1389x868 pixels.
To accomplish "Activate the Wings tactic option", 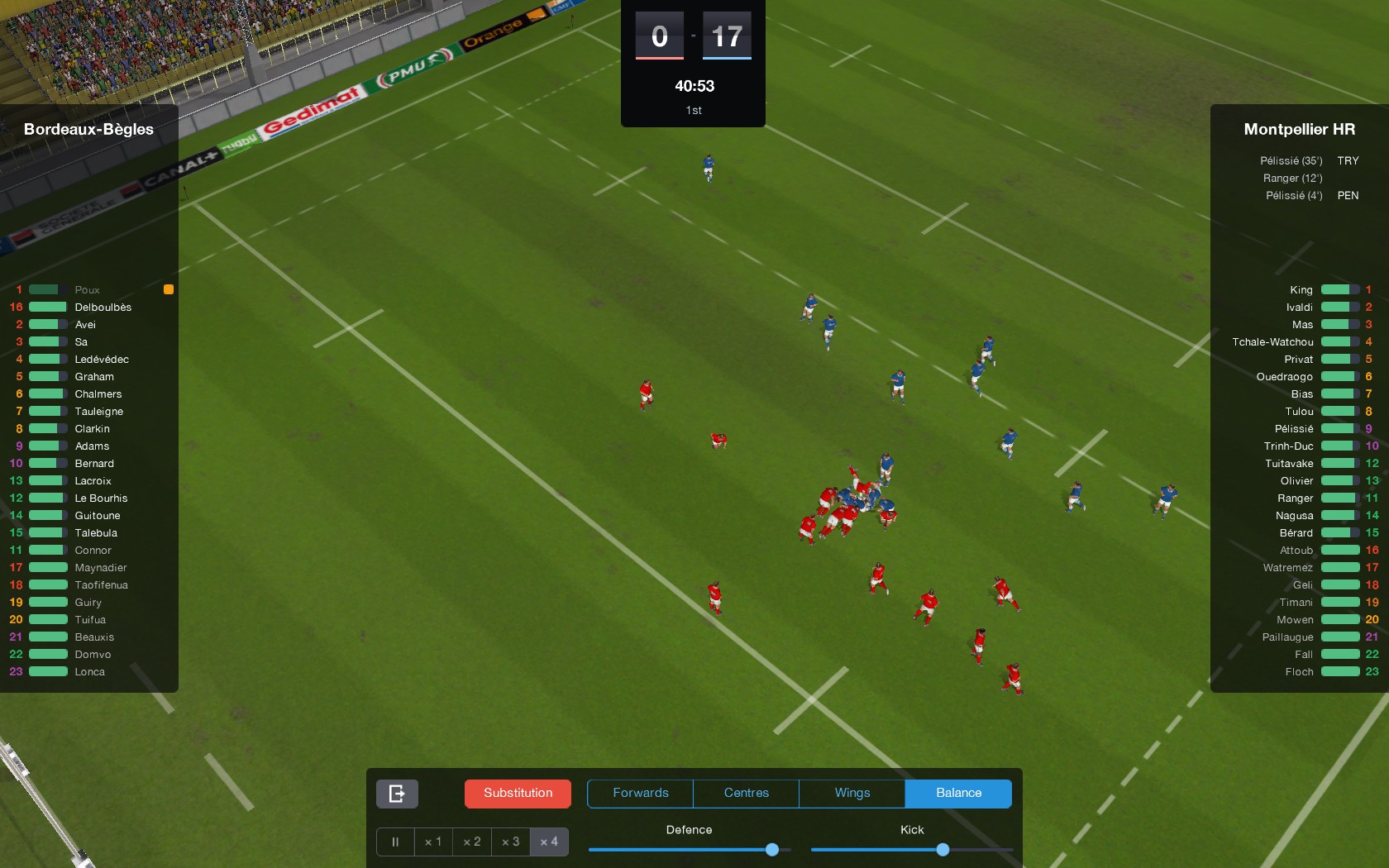I will 851,793.
